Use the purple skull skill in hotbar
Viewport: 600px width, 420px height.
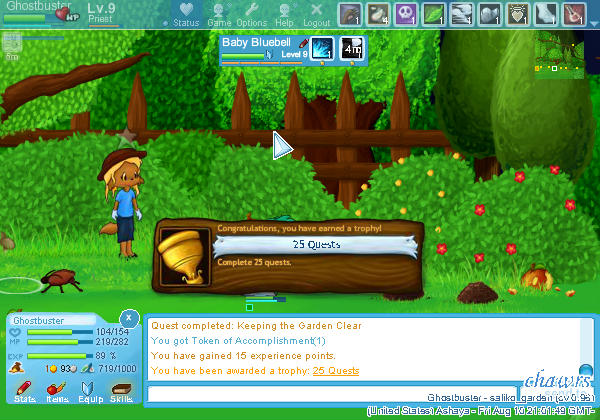[406, 14]
